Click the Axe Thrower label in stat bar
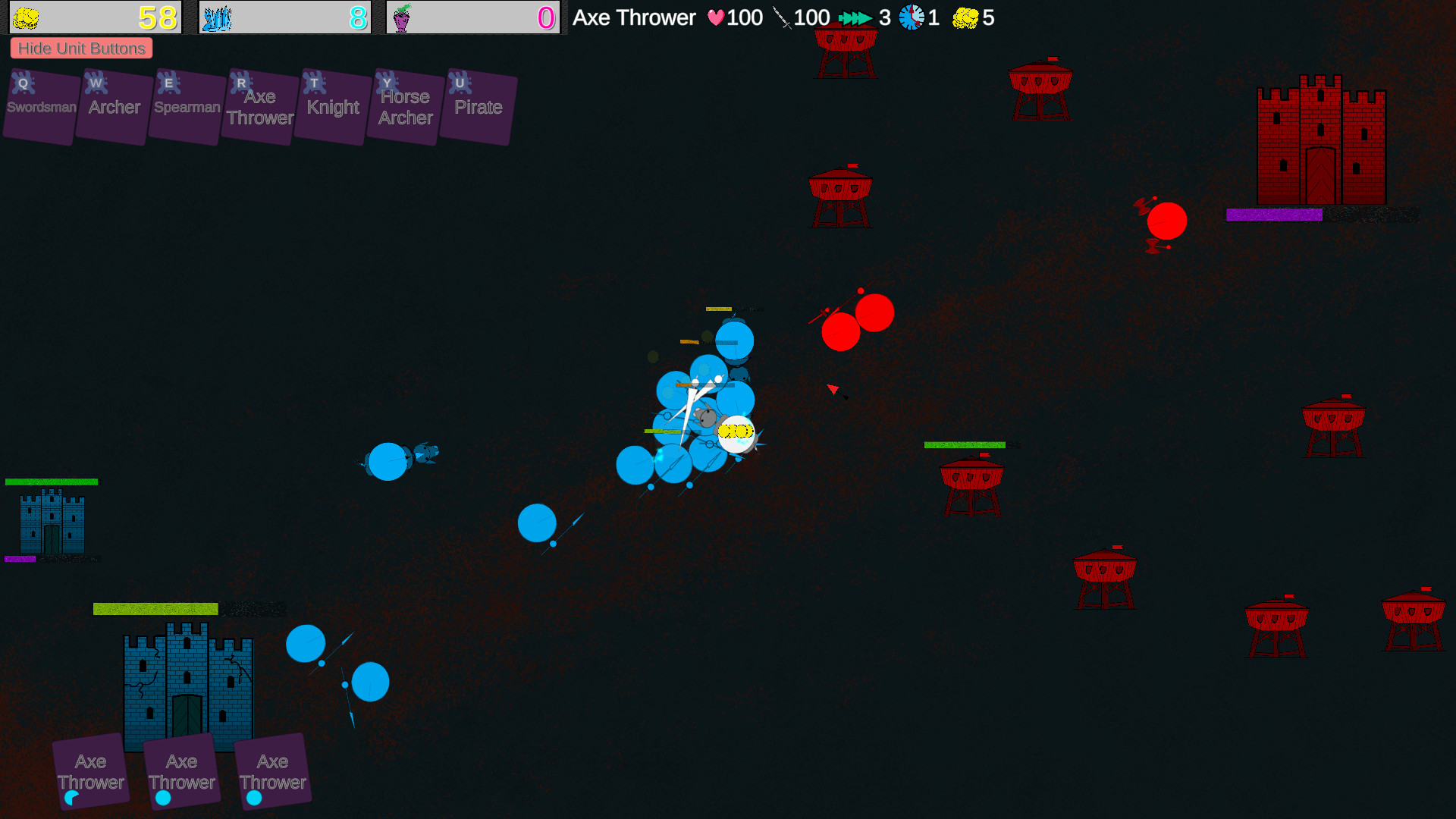 click(634, 17)
